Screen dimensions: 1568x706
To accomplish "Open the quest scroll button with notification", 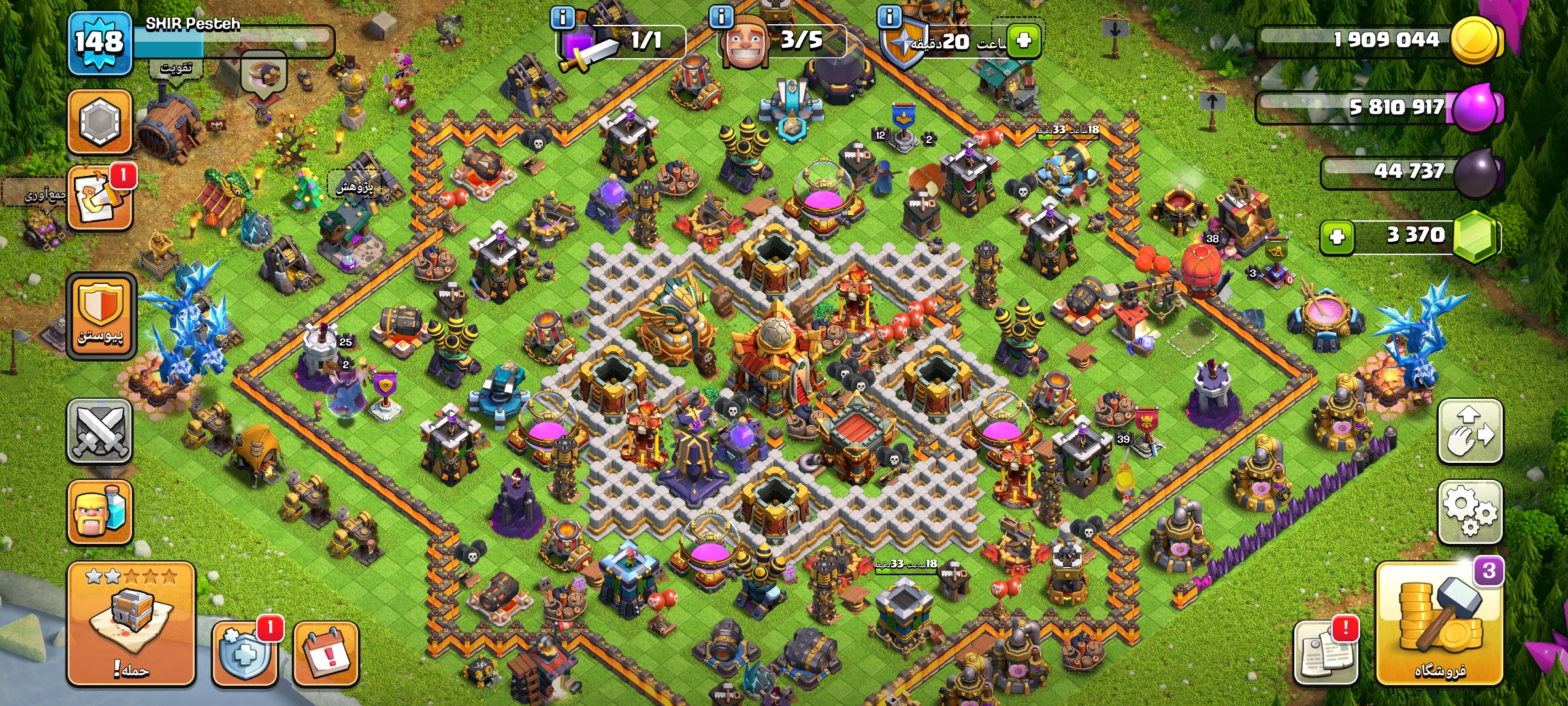I will point(100,198).
